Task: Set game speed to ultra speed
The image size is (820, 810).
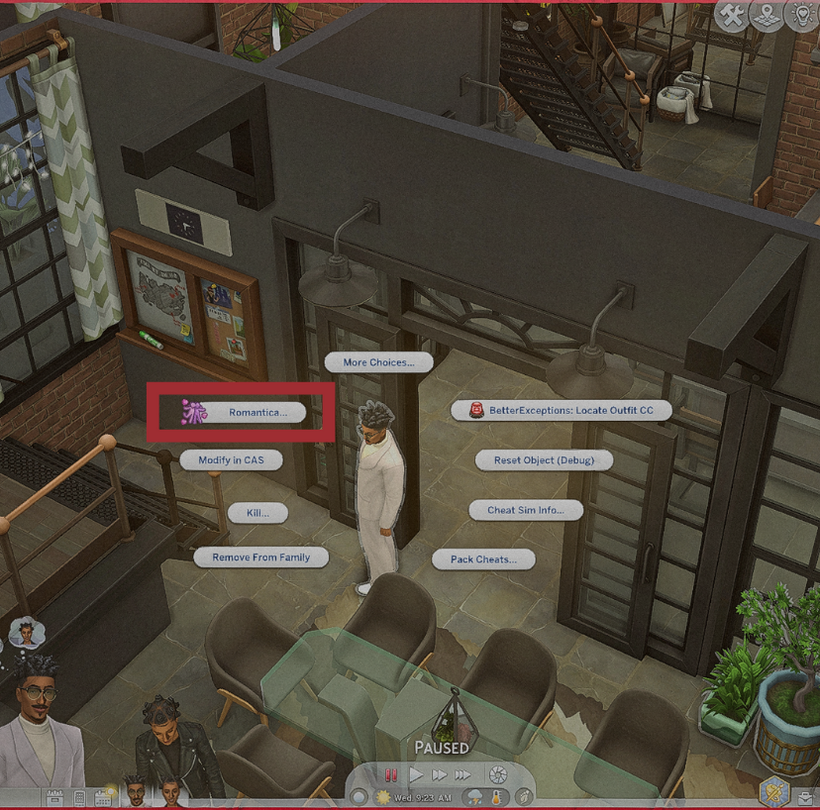Action: pos(463,774)
